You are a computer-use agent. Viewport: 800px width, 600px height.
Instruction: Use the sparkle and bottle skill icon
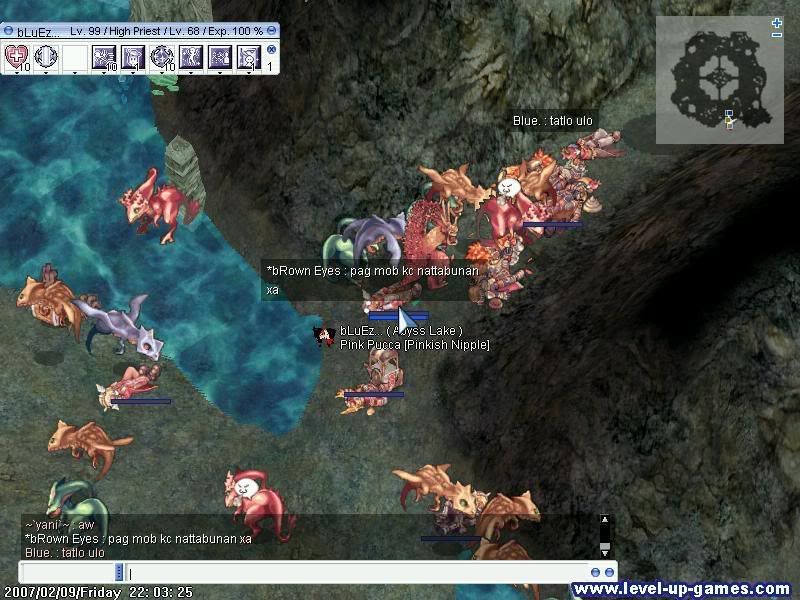click(220, 56)
